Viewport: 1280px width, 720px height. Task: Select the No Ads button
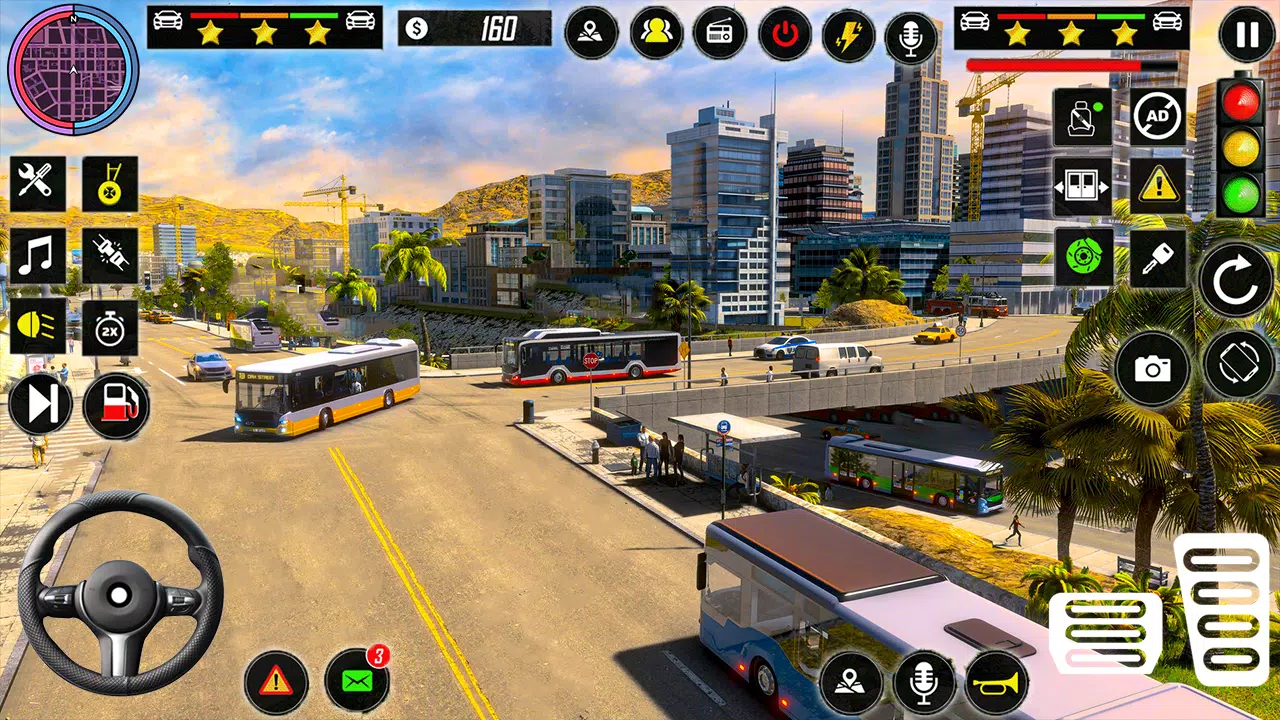coord(1158,116)
